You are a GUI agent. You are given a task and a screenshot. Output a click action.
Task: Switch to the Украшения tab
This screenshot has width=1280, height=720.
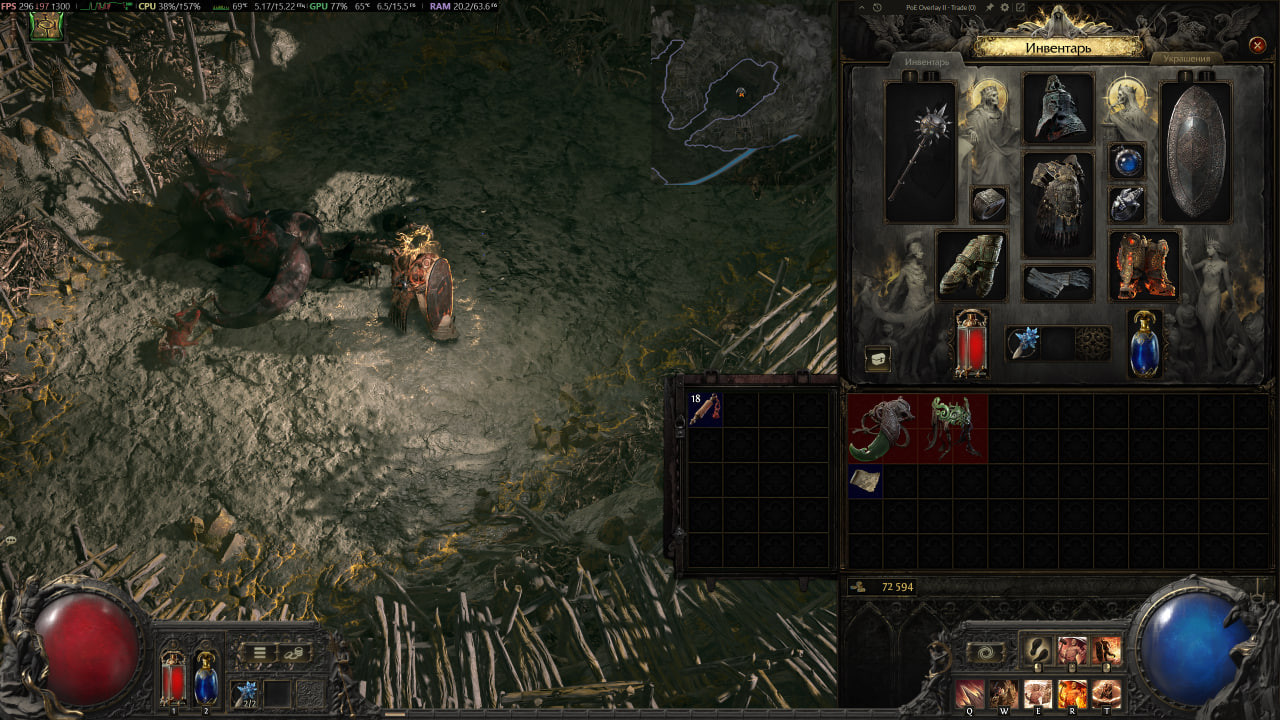click(x=1187, y=59)
